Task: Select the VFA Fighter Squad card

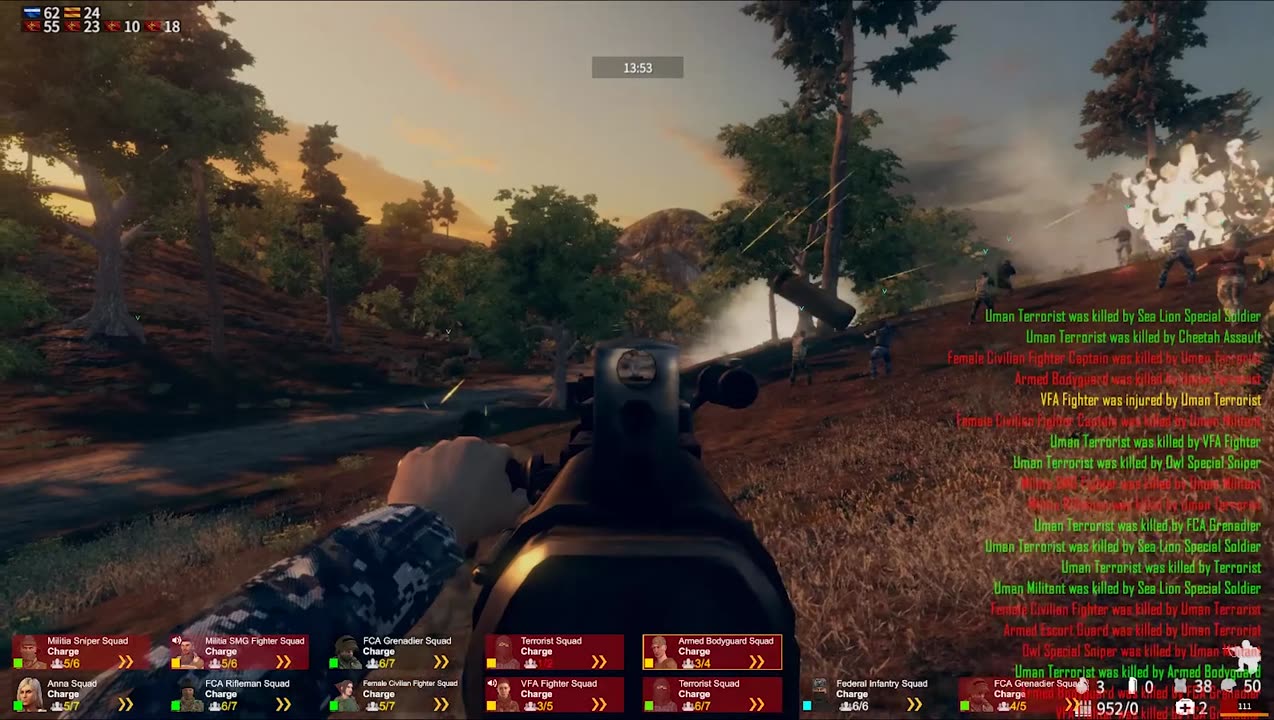Action: pyautogui.click(x=555, y=694)
